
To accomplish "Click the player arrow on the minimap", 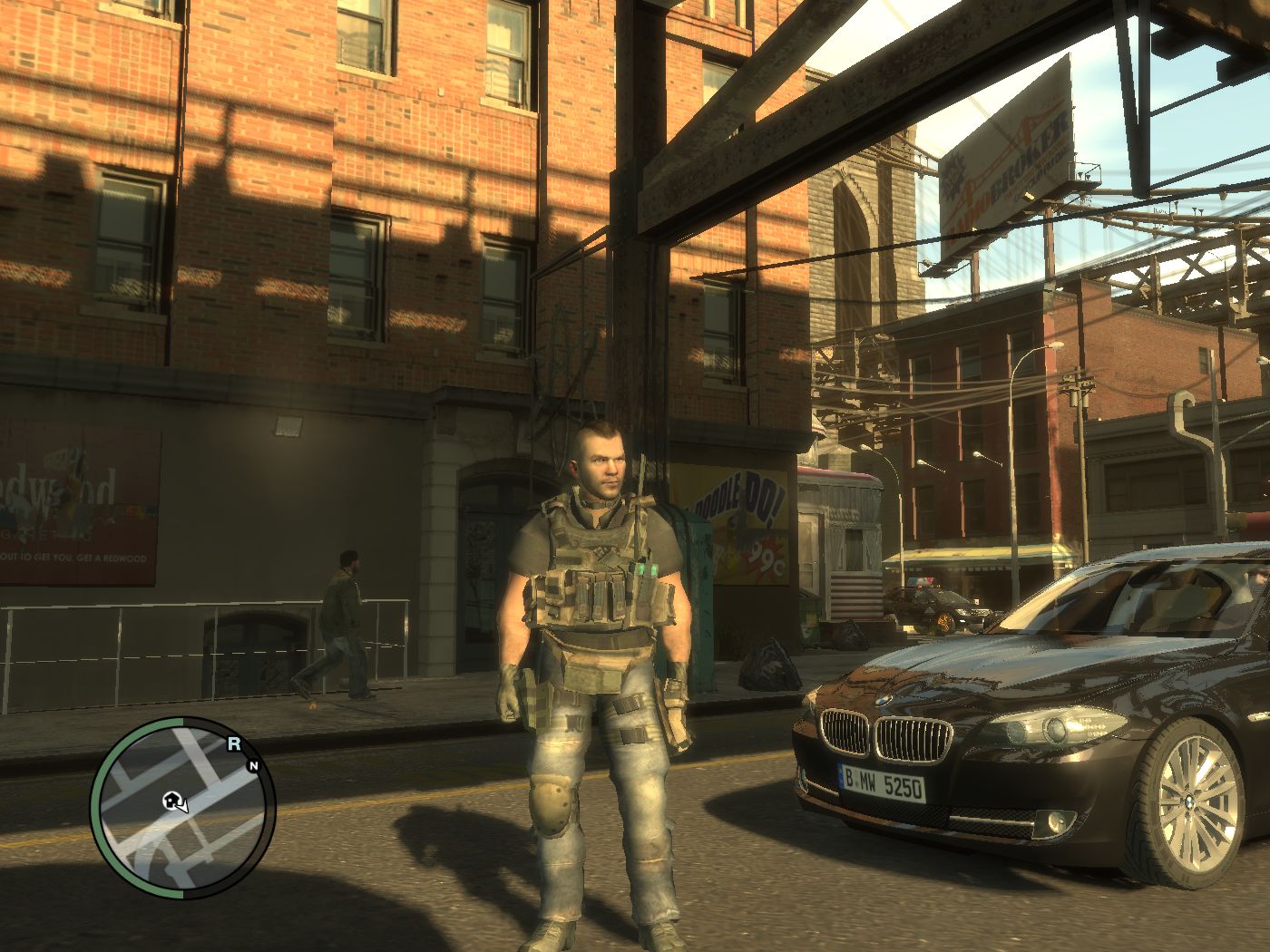I will click(180, 803).
